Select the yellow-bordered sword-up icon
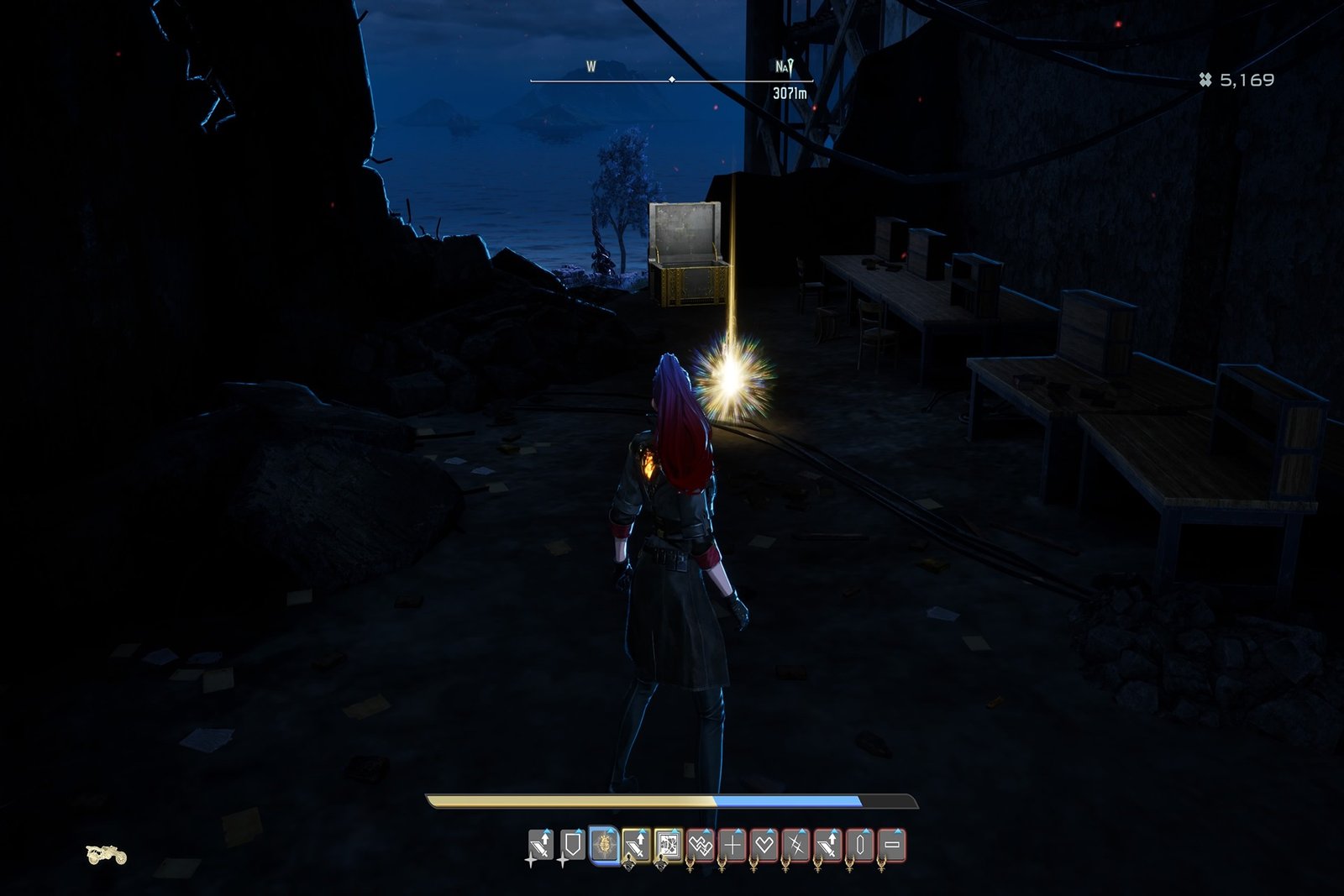1344x896 pixels. (636, 845)
